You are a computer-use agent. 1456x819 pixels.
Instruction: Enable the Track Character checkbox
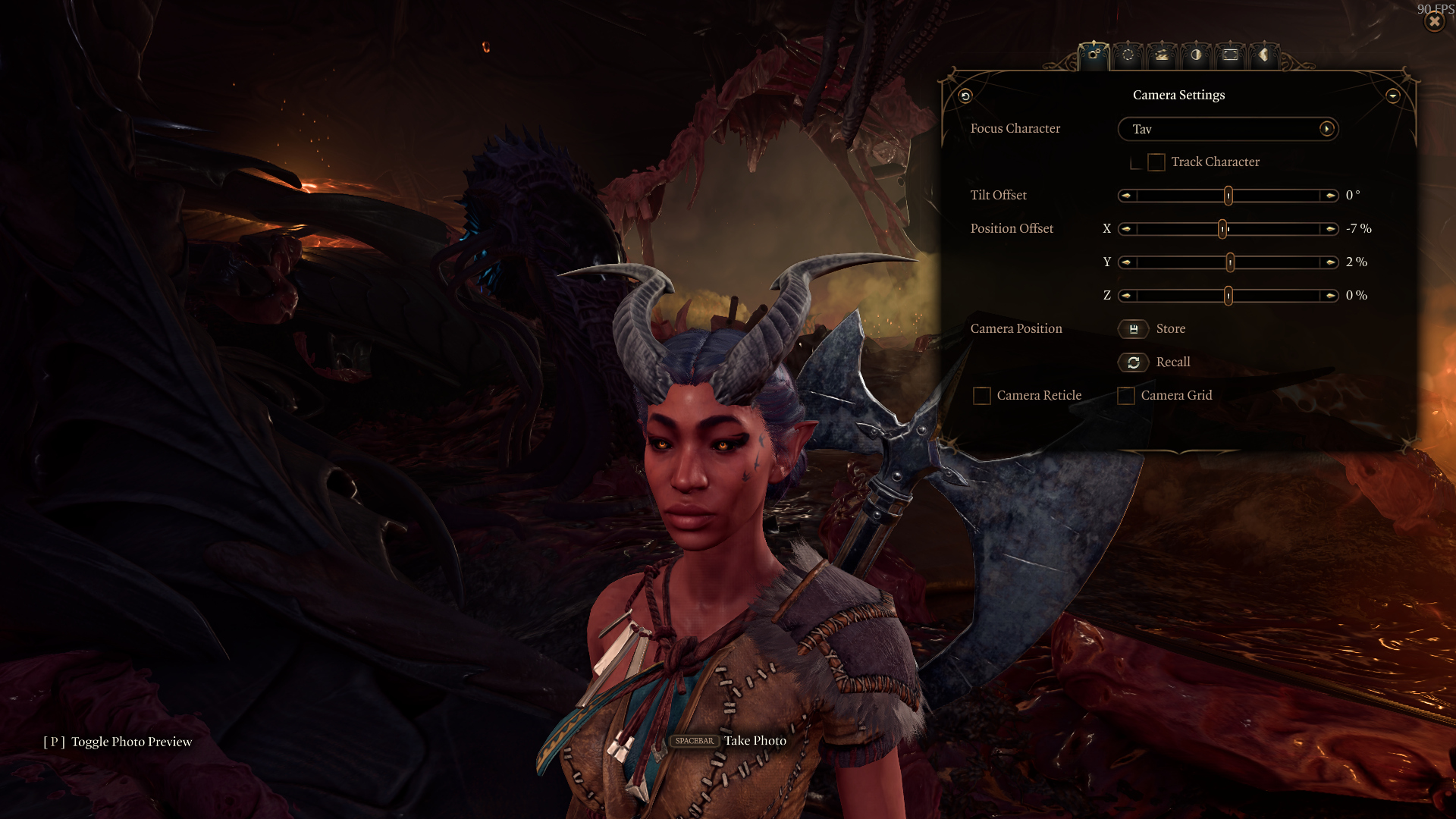(x=1156, y=162)
